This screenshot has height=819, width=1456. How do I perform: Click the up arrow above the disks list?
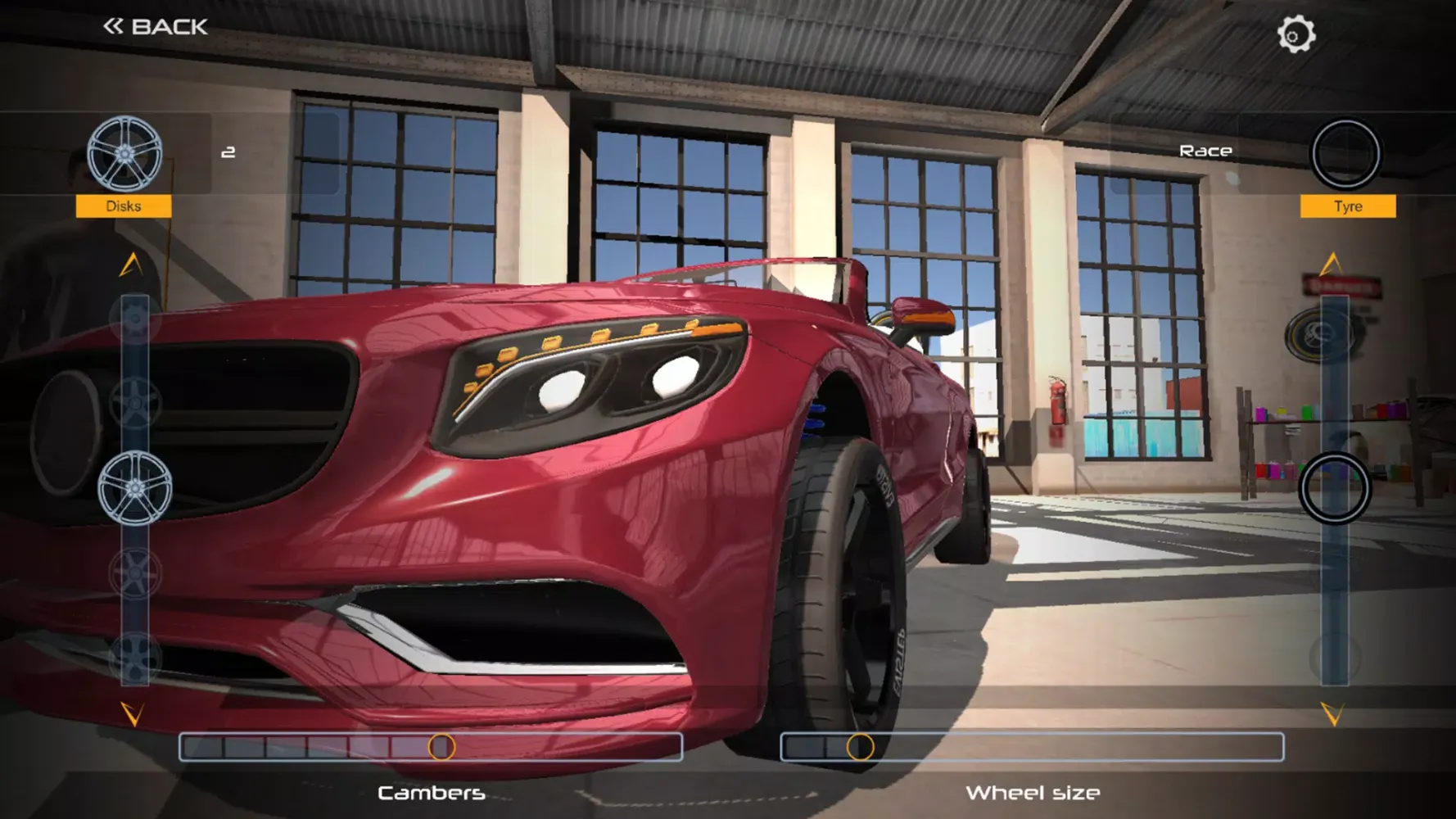click(x=131, y=265)
